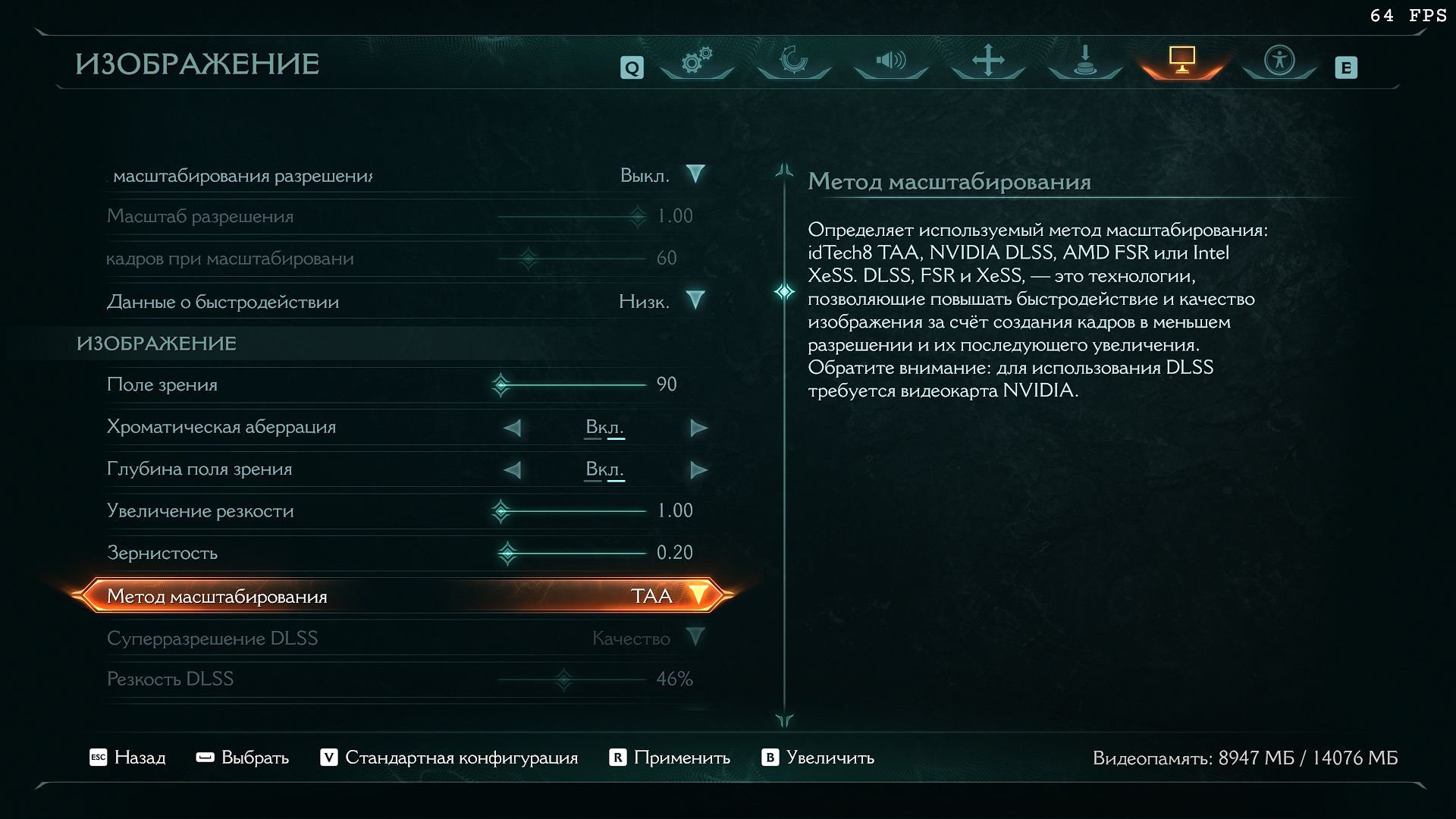Restore Стандартная конфигурация defaults
This screenshot has width=1456, height=819.
pos(449,758)
